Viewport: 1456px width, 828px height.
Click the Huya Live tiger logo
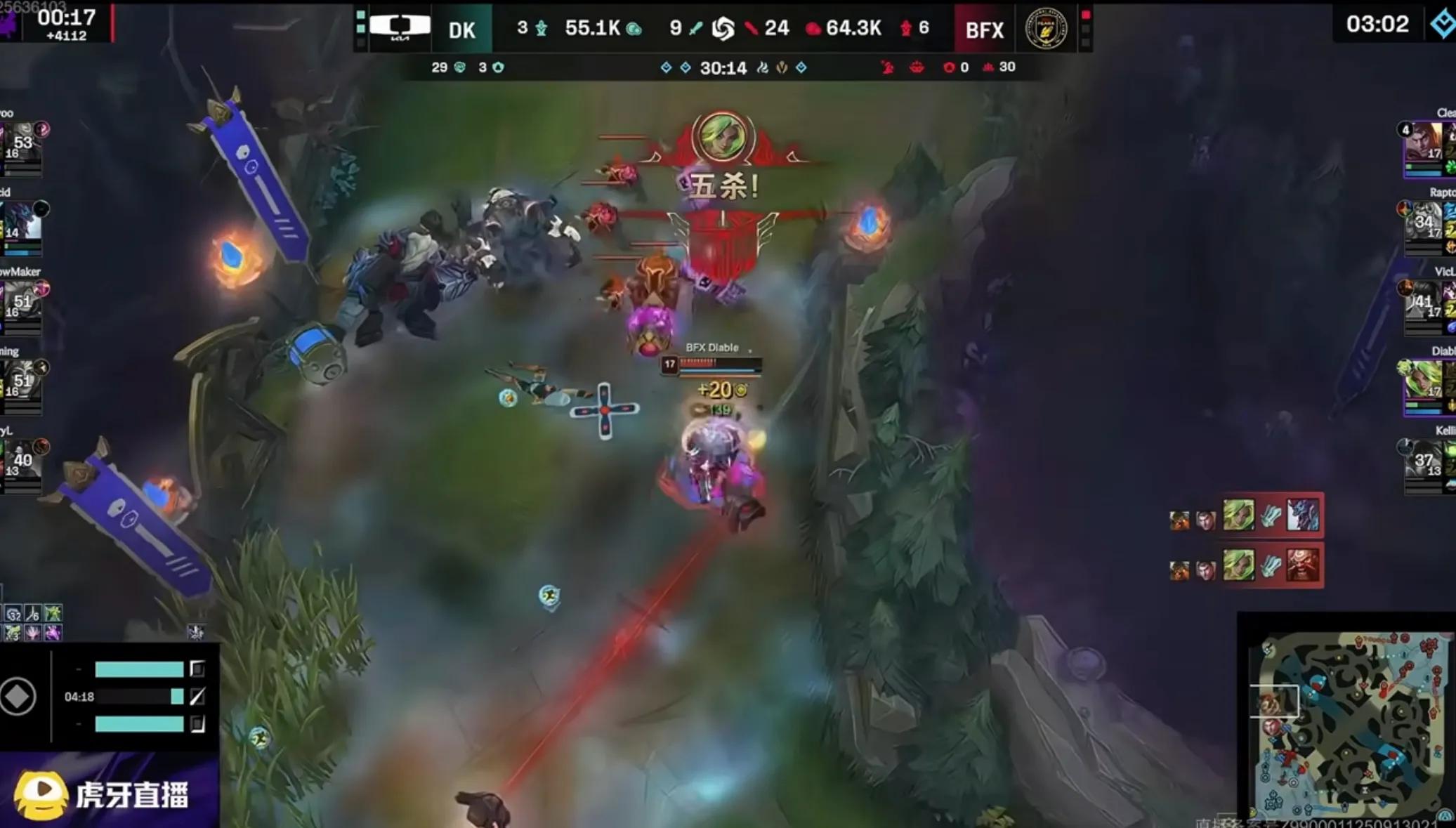(x=41, y=794)
